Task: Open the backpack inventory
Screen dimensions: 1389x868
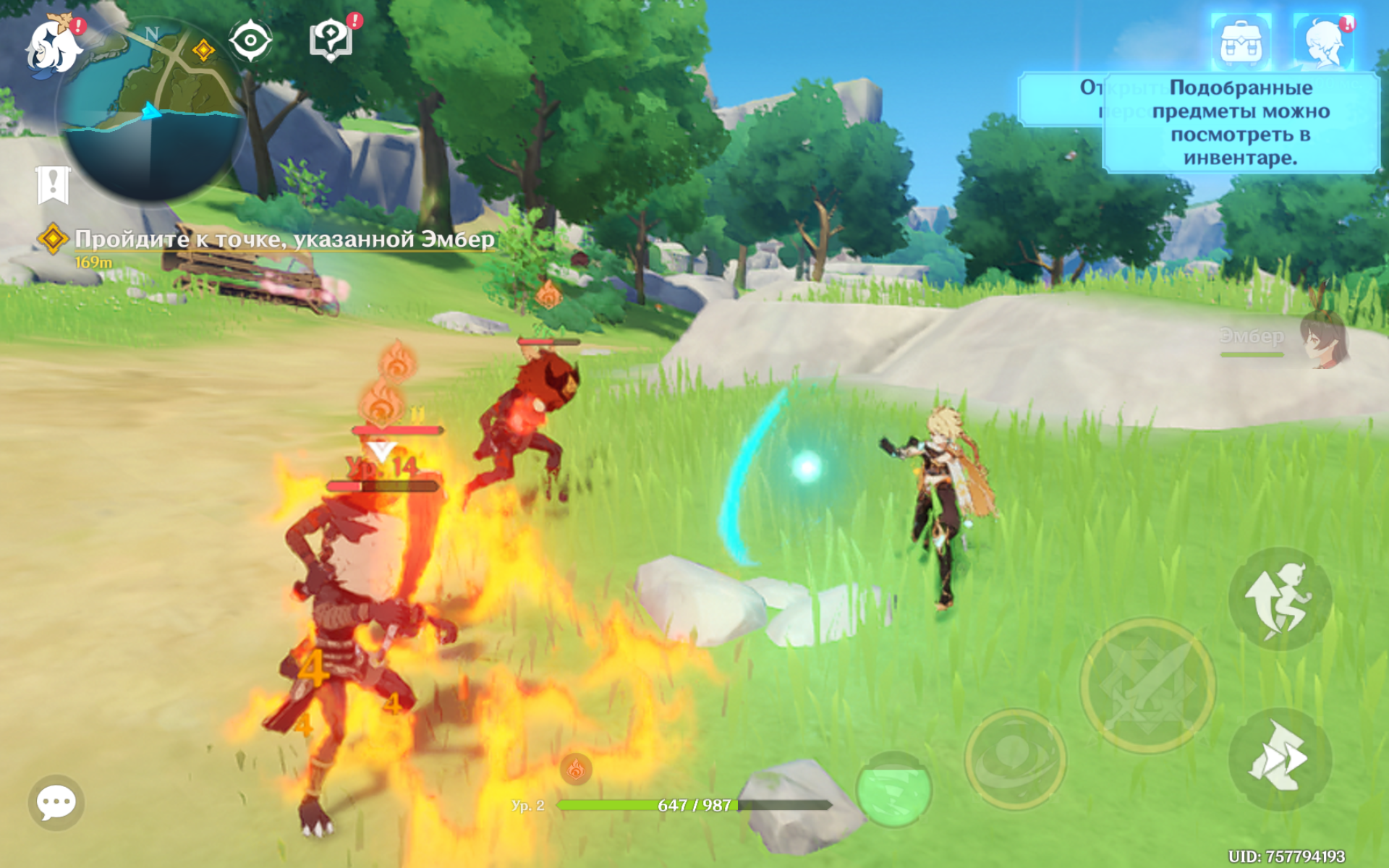Action: pyautogui.click(x=1241, y=42)
